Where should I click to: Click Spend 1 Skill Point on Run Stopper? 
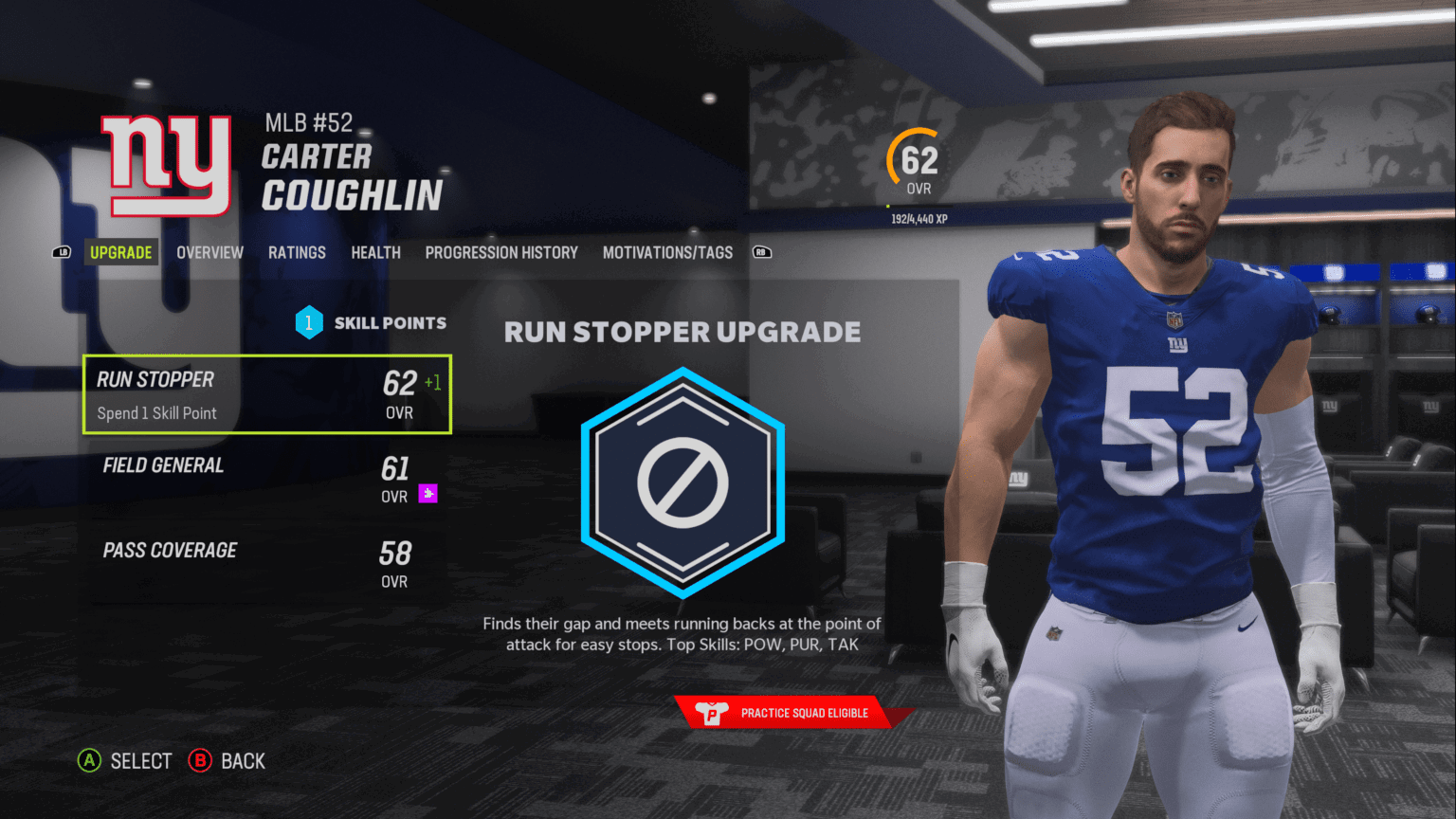click(158, 412)
